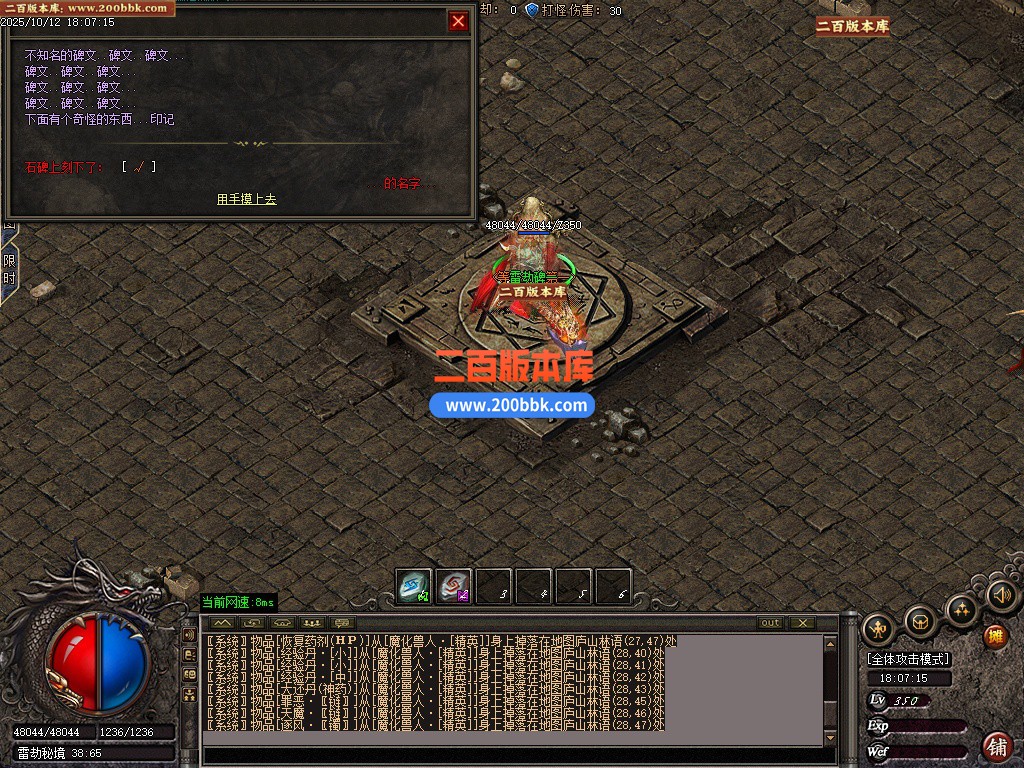The height and width of the screenshot is (768, 1024).
Task: Switch the 全体攻击模式 attack mode label
Action: pos(908,659)
